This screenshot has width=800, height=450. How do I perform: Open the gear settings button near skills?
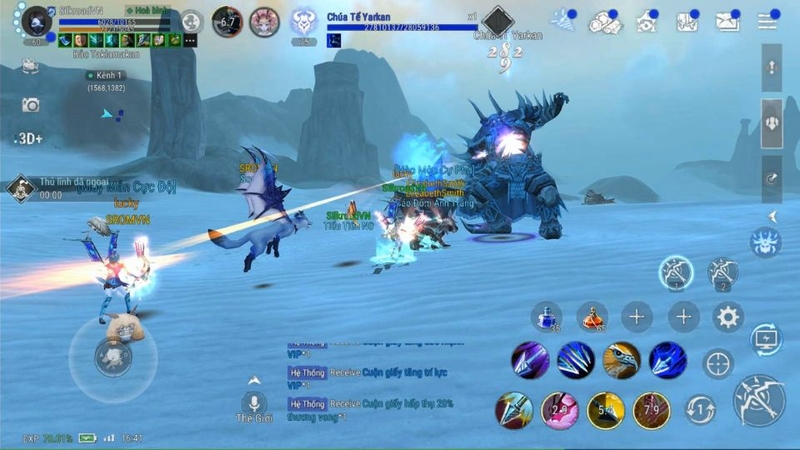pyautogui.click(x=728, y=318)
